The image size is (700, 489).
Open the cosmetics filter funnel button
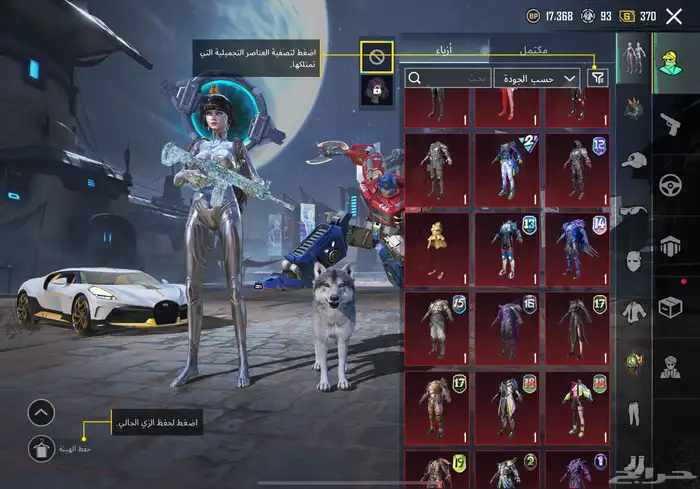pos(598,77)
